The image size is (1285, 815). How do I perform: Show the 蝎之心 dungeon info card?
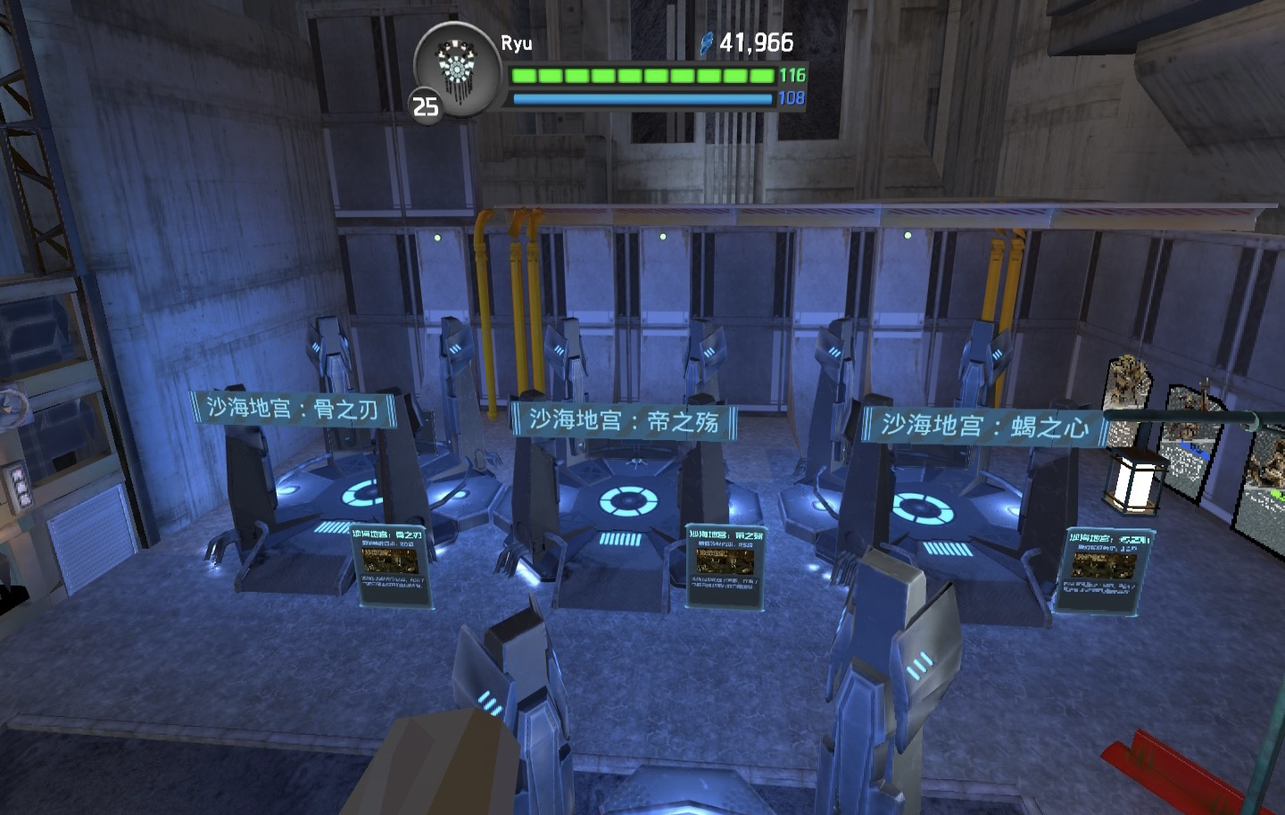pos(1104,569)
